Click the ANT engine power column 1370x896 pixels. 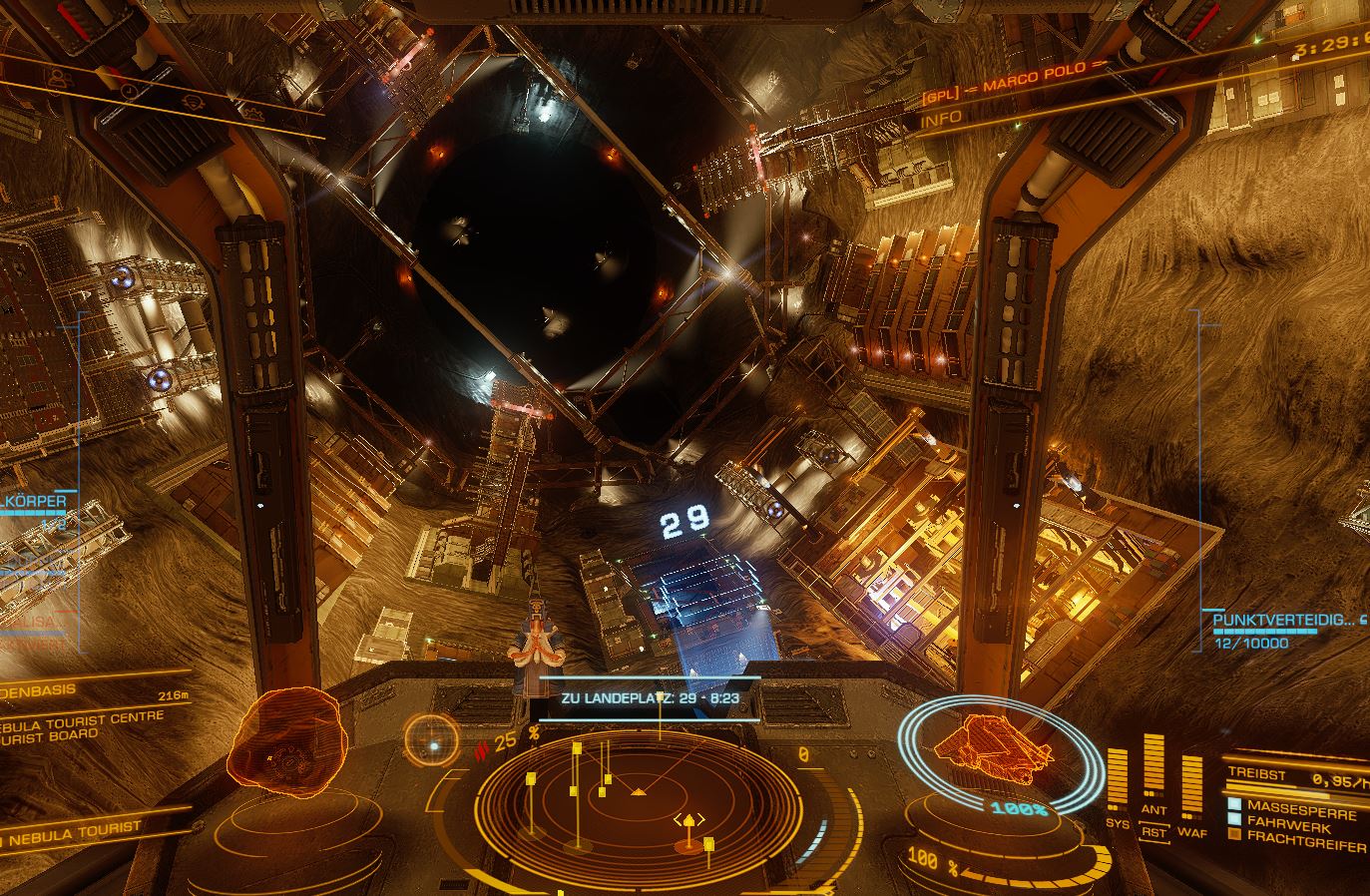coord(1153,769)
